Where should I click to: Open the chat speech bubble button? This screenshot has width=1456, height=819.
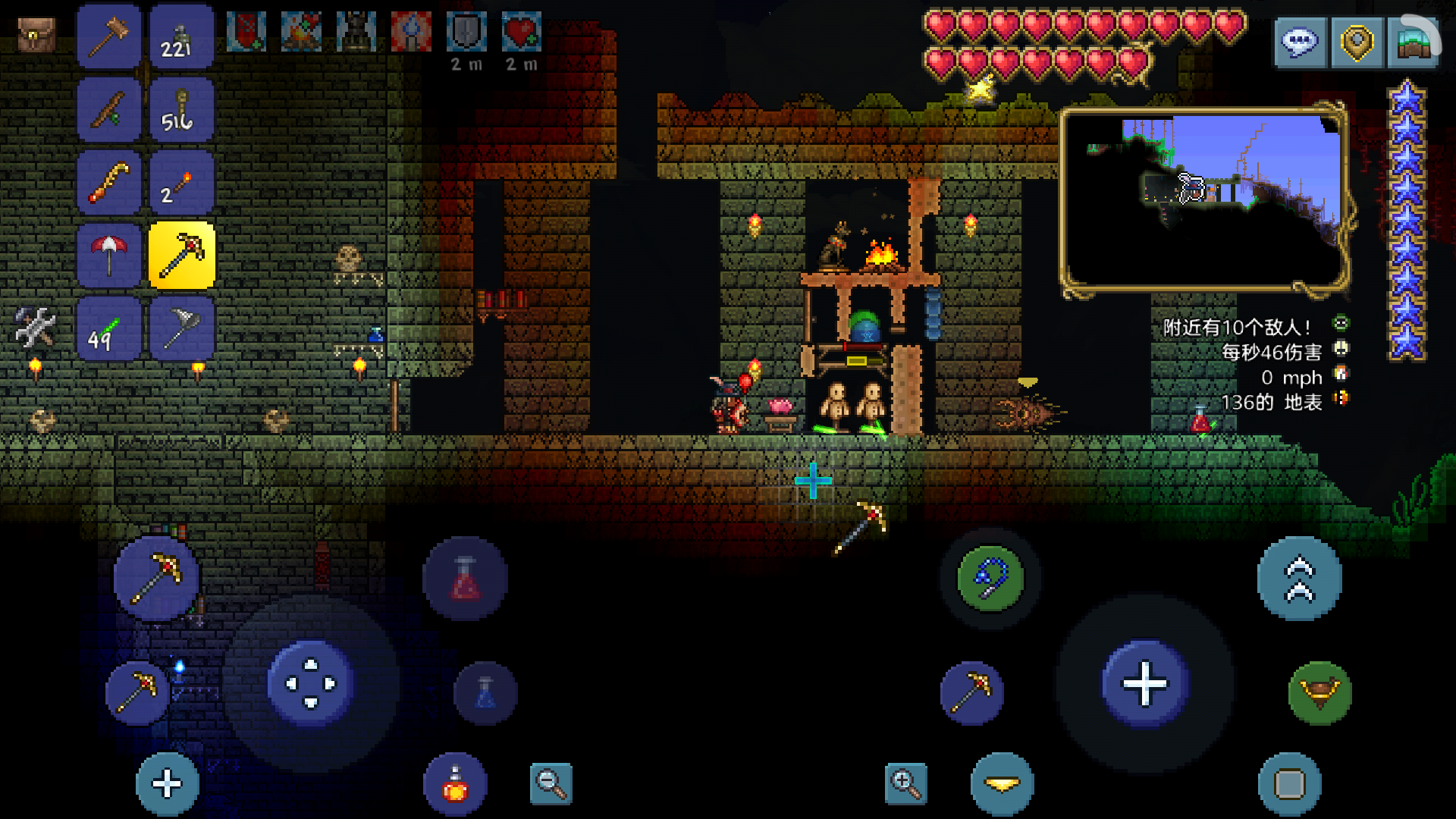pos(1300,43)
